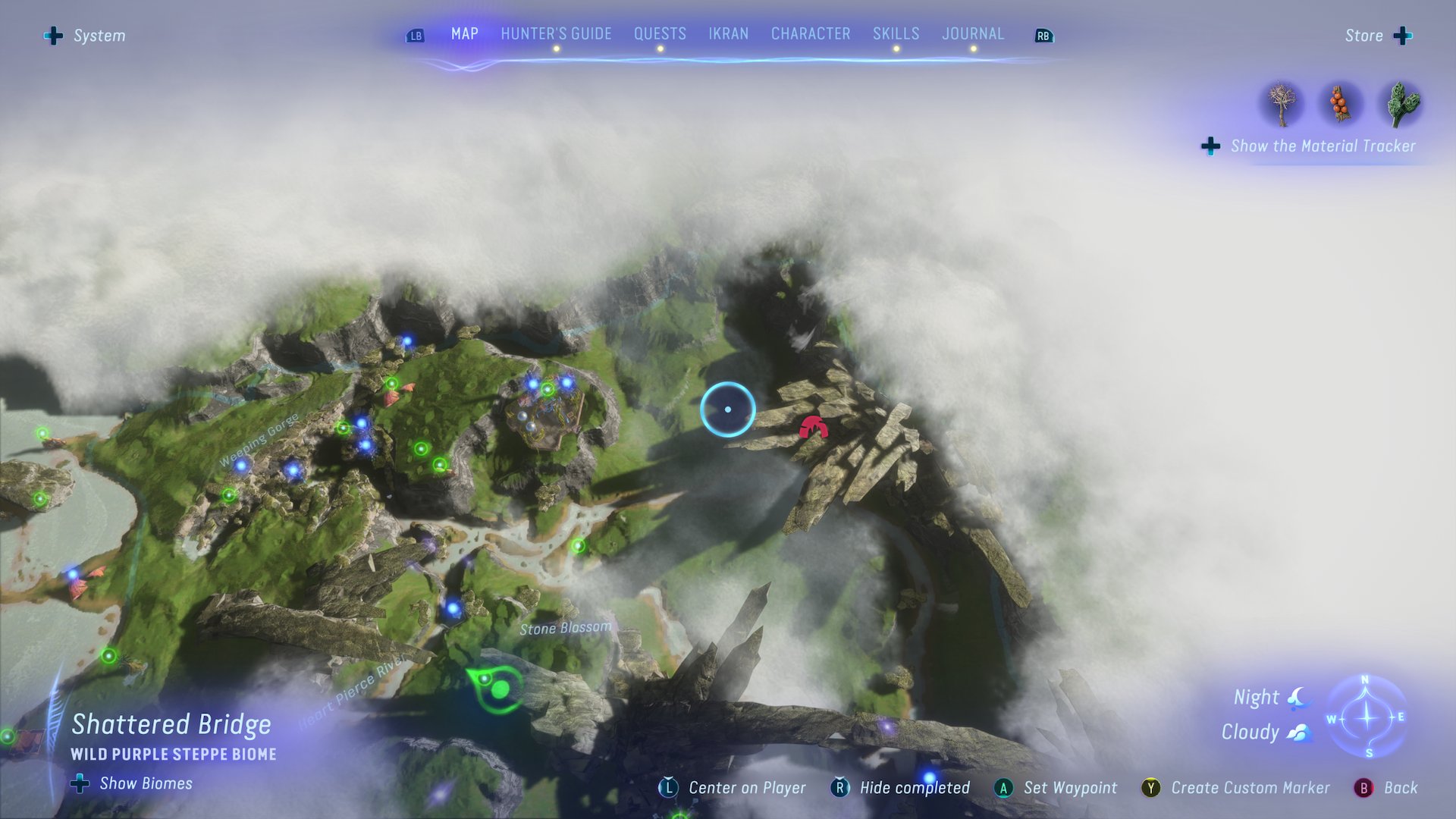Go Back from the map
The image size is (1456, 819).
(x=1386, y=788)
